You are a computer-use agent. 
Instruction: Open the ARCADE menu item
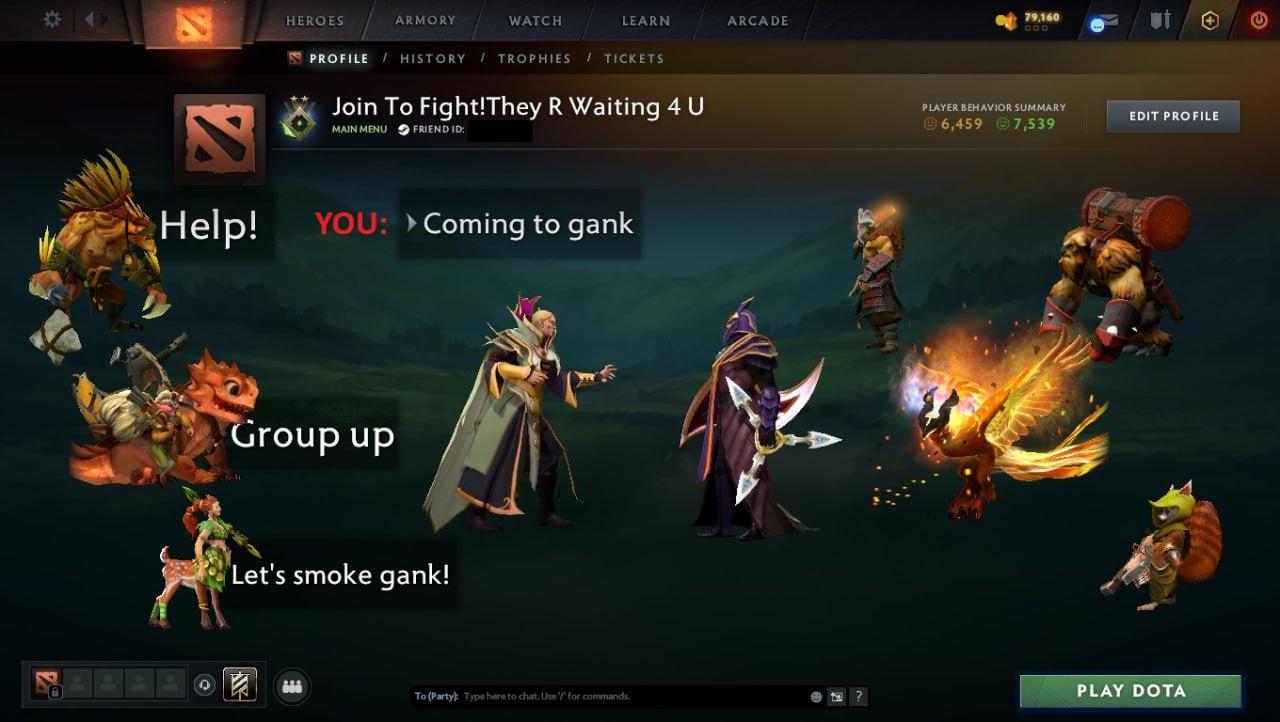tap(755, 20)
